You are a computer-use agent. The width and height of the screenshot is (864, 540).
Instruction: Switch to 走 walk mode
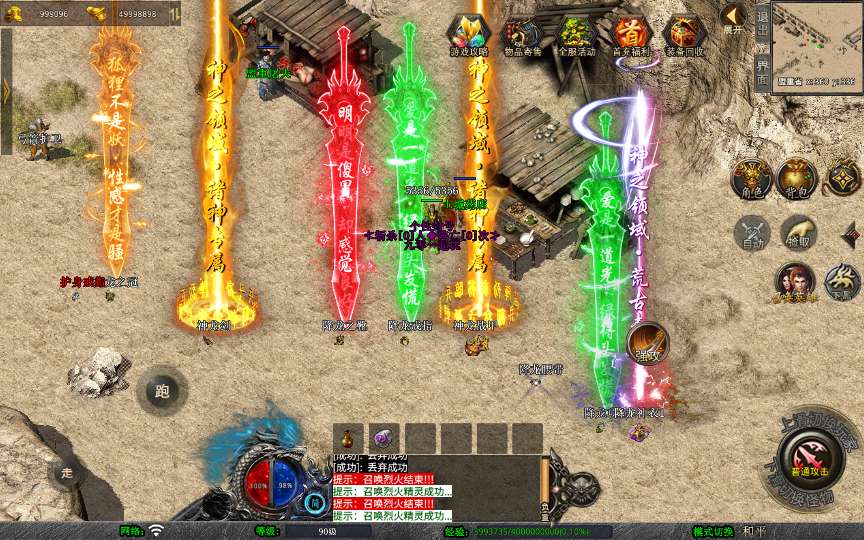(67, 472)
